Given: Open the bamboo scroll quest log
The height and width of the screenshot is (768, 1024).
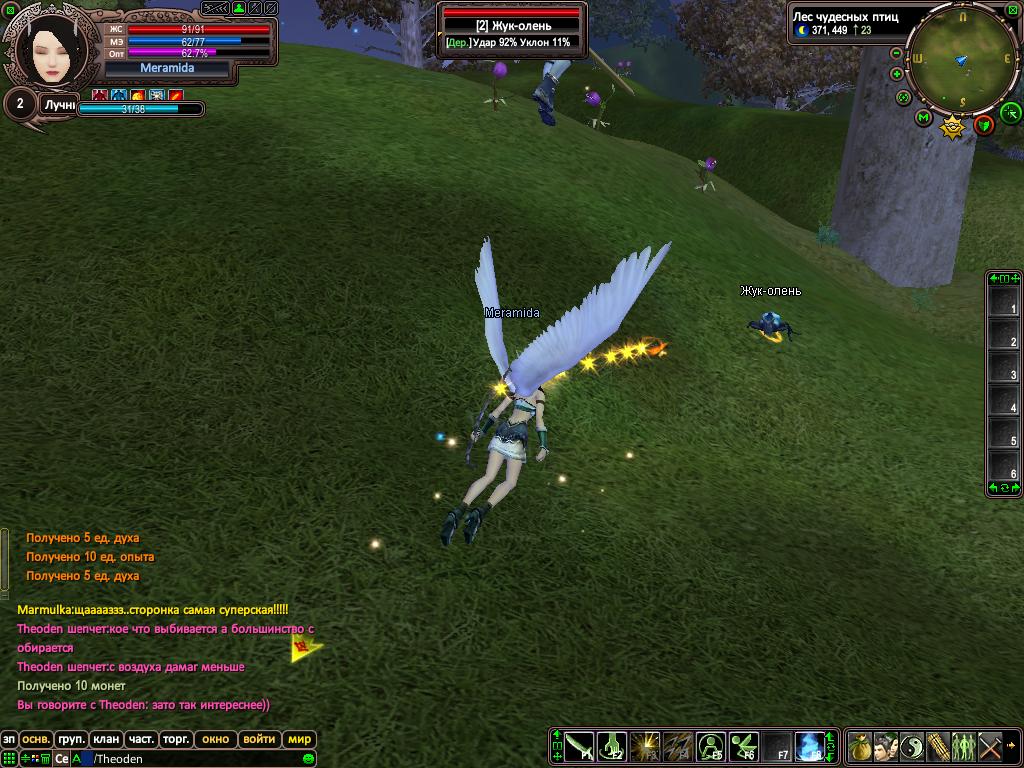Looking at the screenshot, I should 937,746.
